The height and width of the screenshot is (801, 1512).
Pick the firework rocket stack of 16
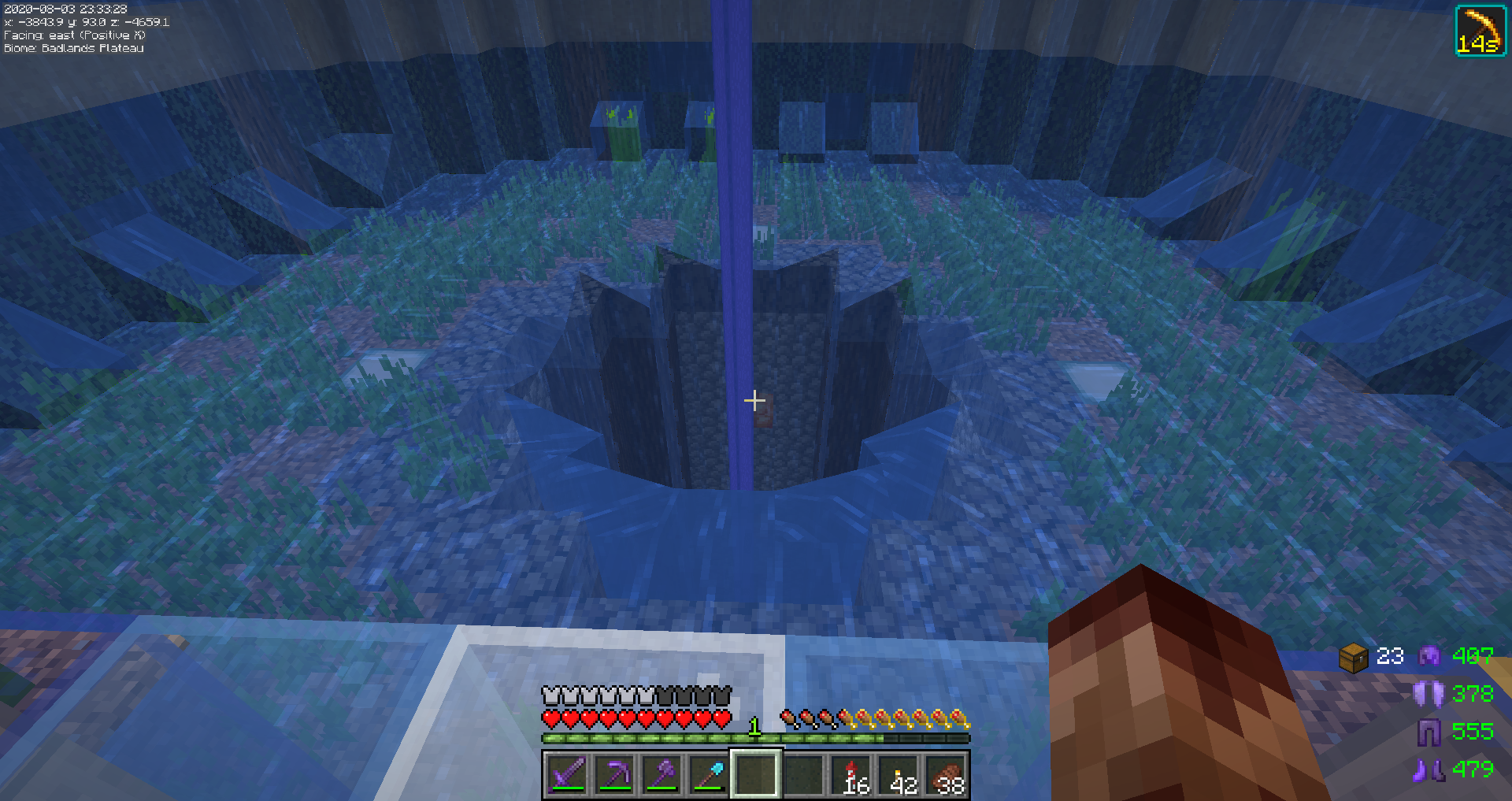point(851,774)
